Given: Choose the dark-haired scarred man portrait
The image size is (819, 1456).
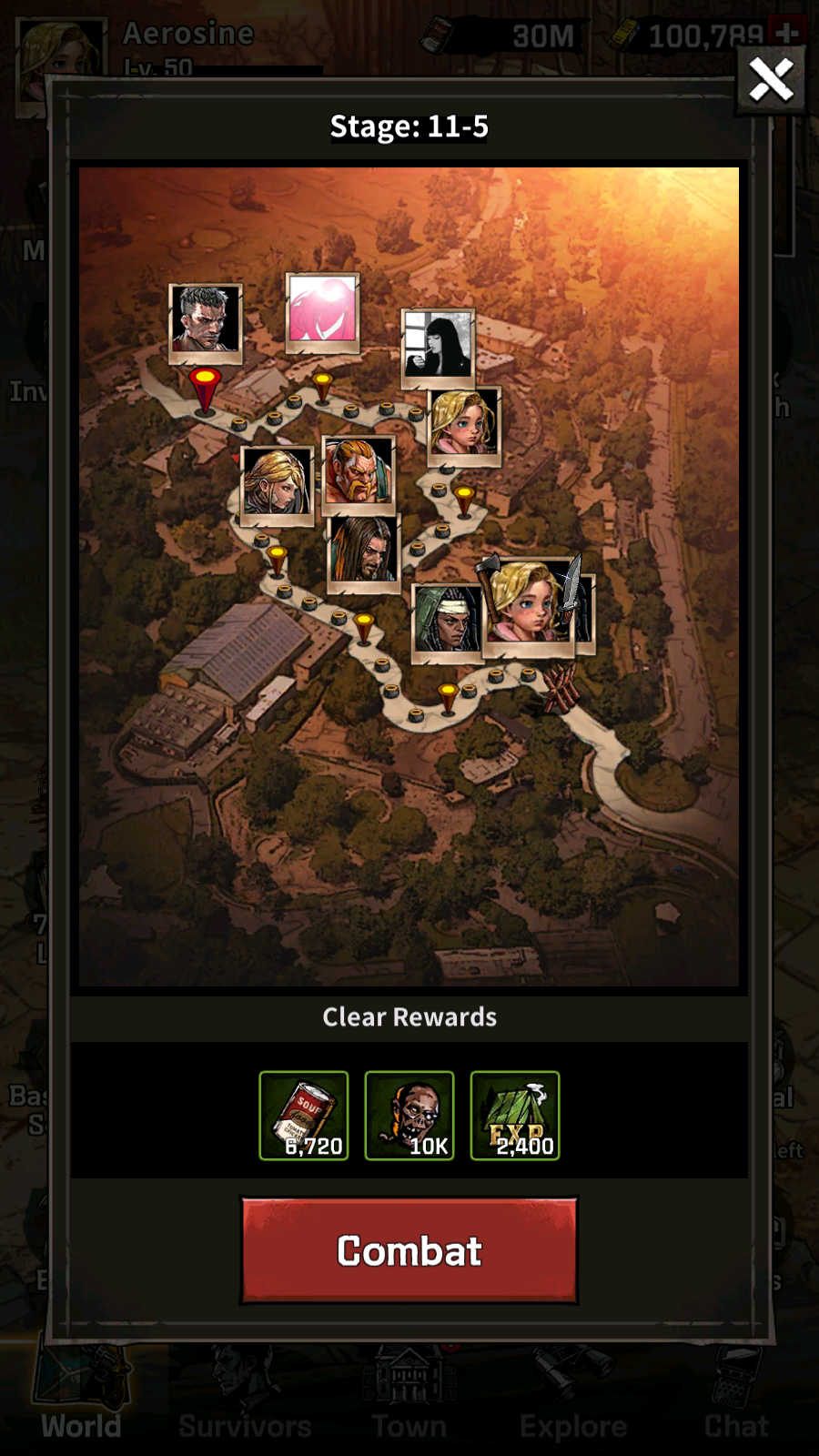Looking at the screenshot, I should click(x=206, y=320).
